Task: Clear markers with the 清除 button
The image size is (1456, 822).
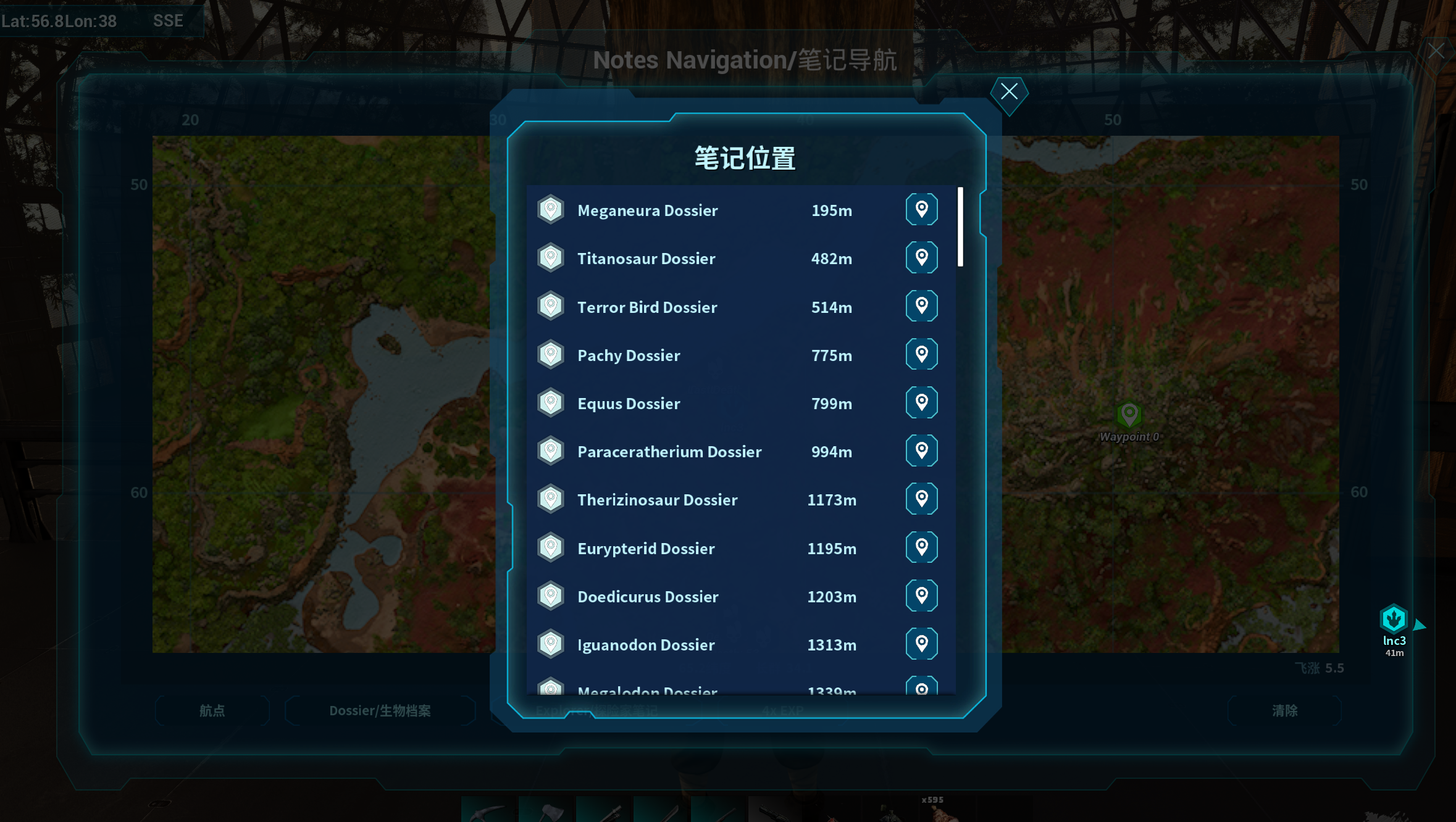Action: click(x=1284, y=711)
